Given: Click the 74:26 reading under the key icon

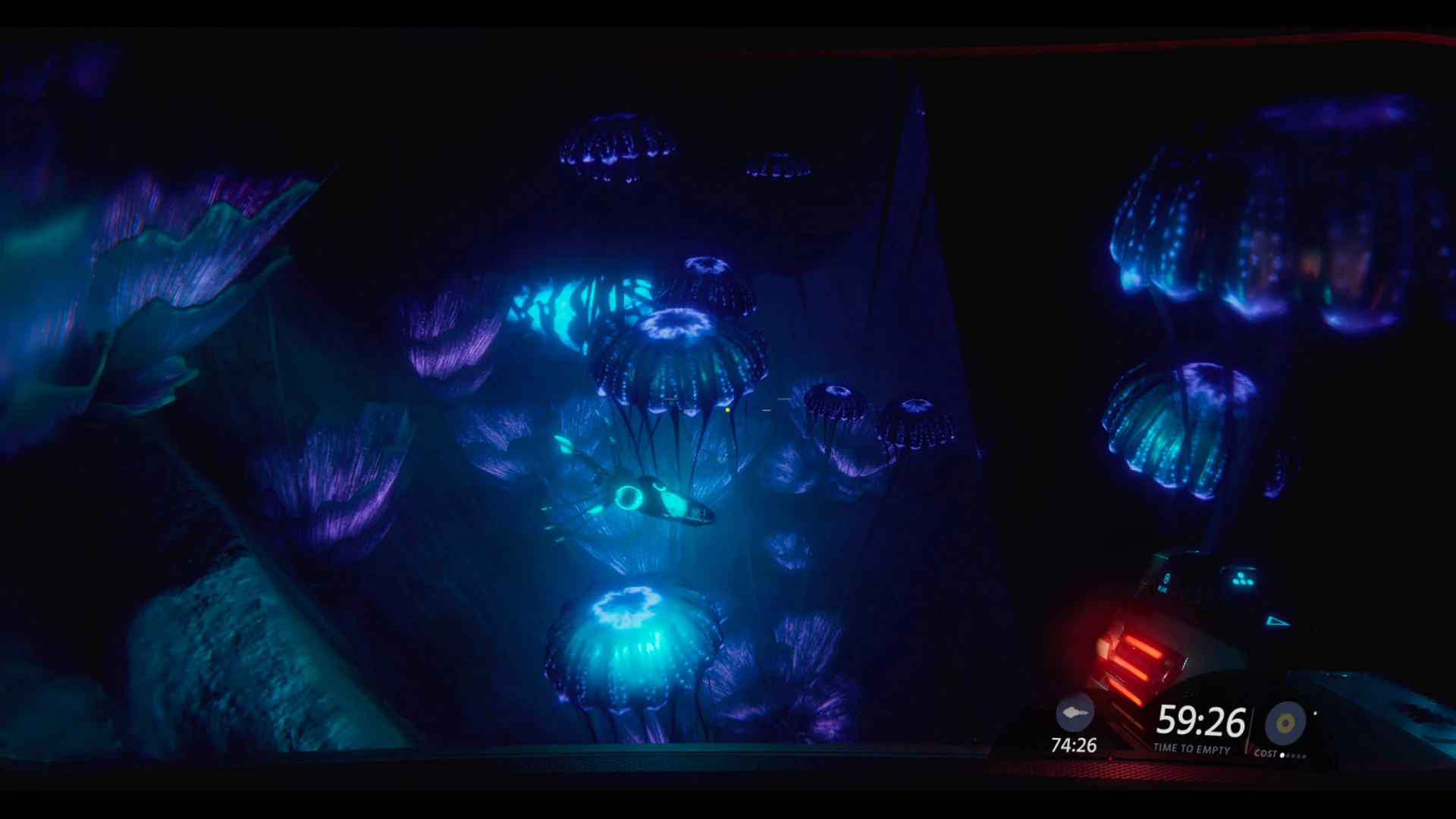Looking at the screenshot, I should click(x=1074, y=745).
